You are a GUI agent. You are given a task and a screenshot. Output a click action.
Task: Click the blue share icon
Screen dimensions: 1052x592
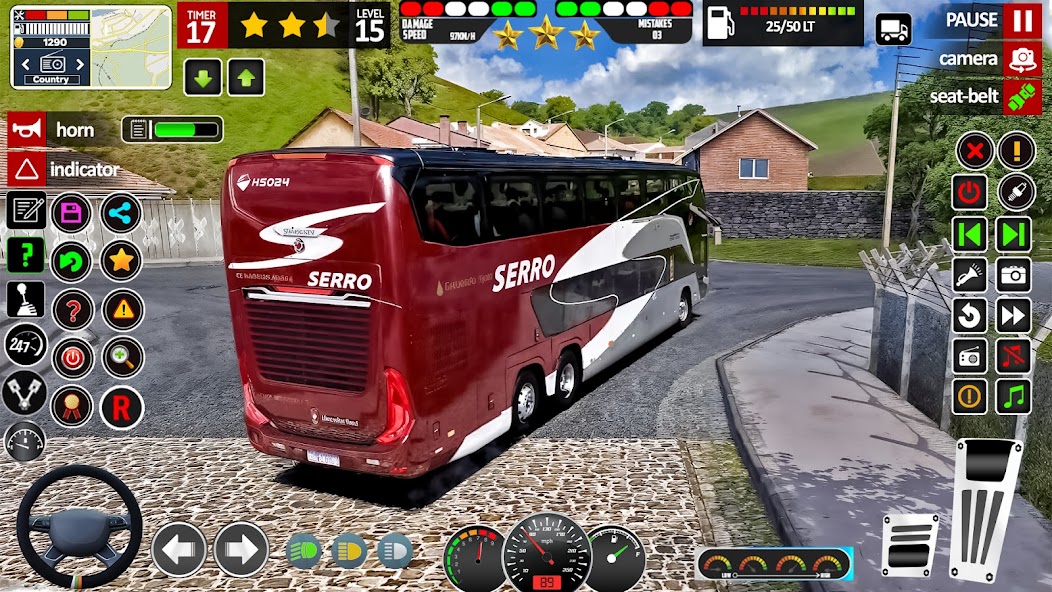(121, 212)
